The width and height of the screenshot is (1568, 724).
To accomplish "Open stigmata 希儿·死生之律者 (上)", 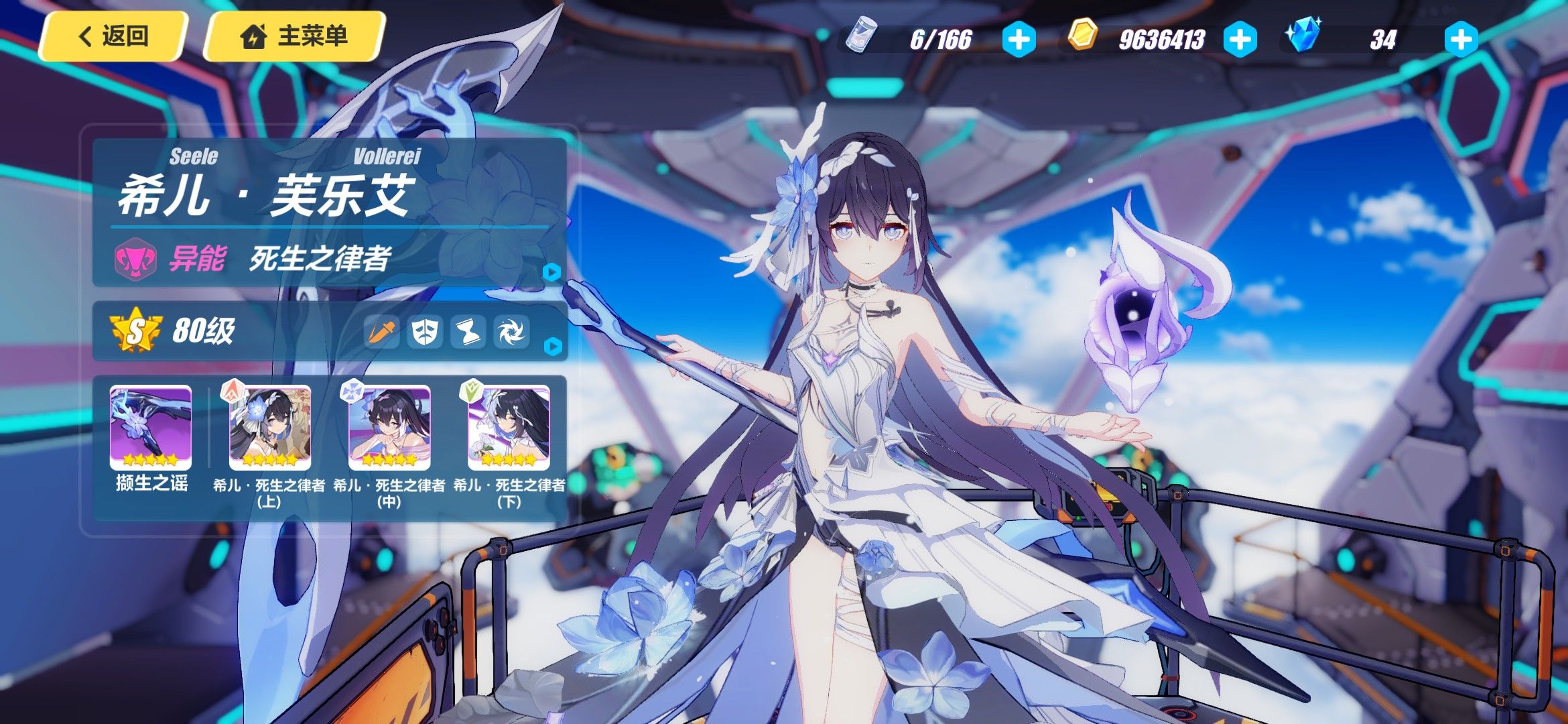I will 269,428.
